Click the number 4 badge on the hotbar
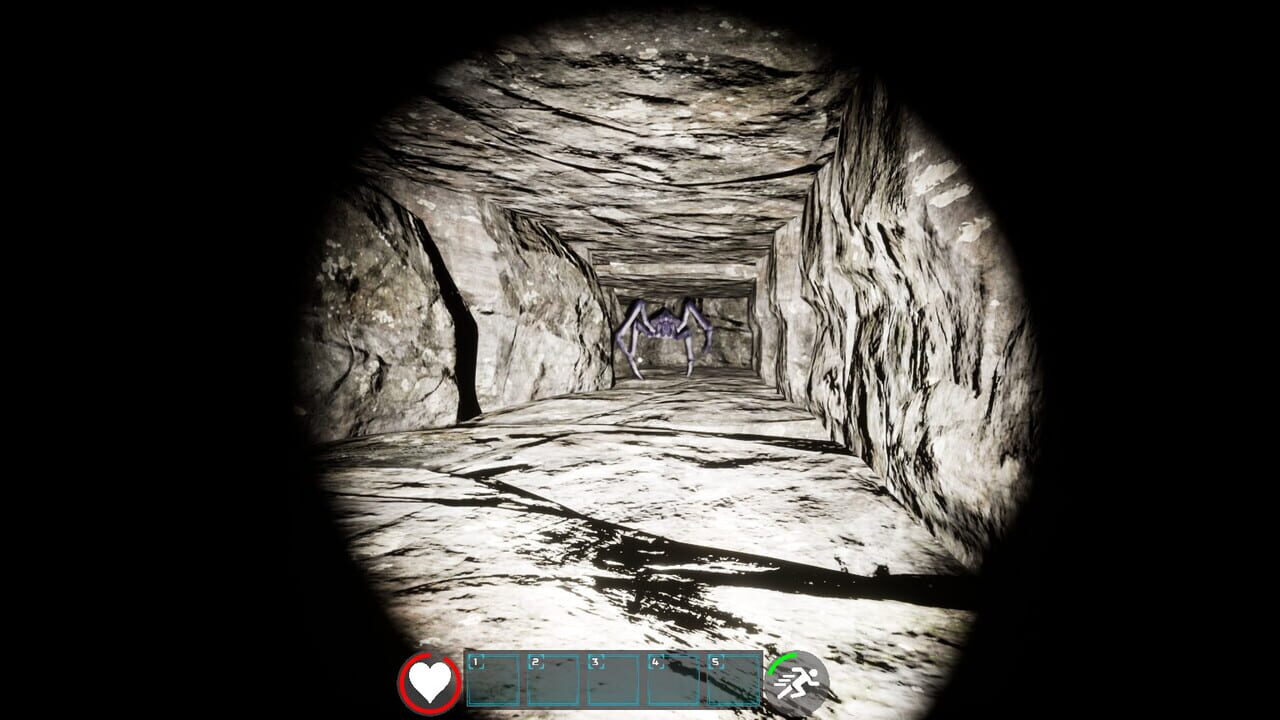This screenshot has height=720, width=1280. (x=654, y=662)
